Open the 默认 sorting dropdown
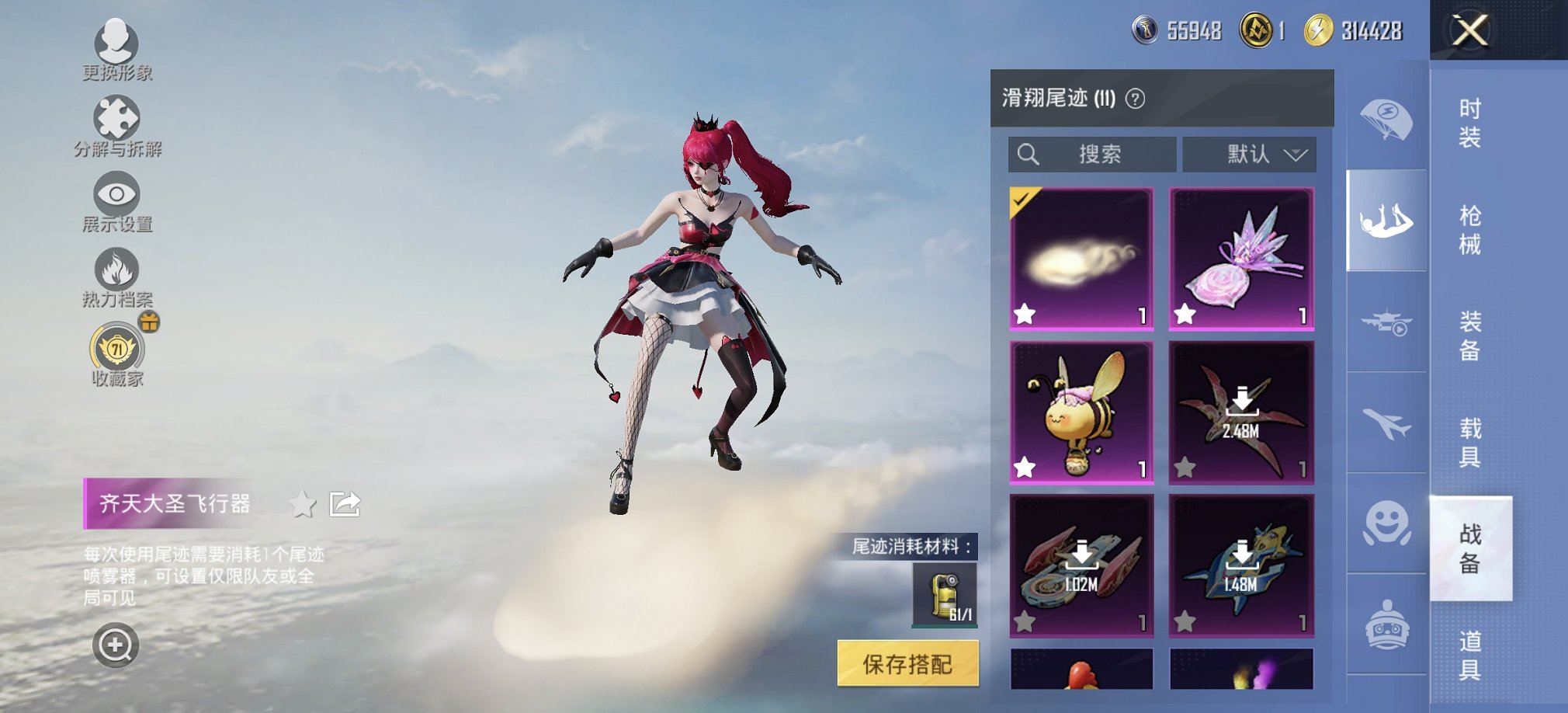Screen dimensions: 1568x713 pos(1249,154)
